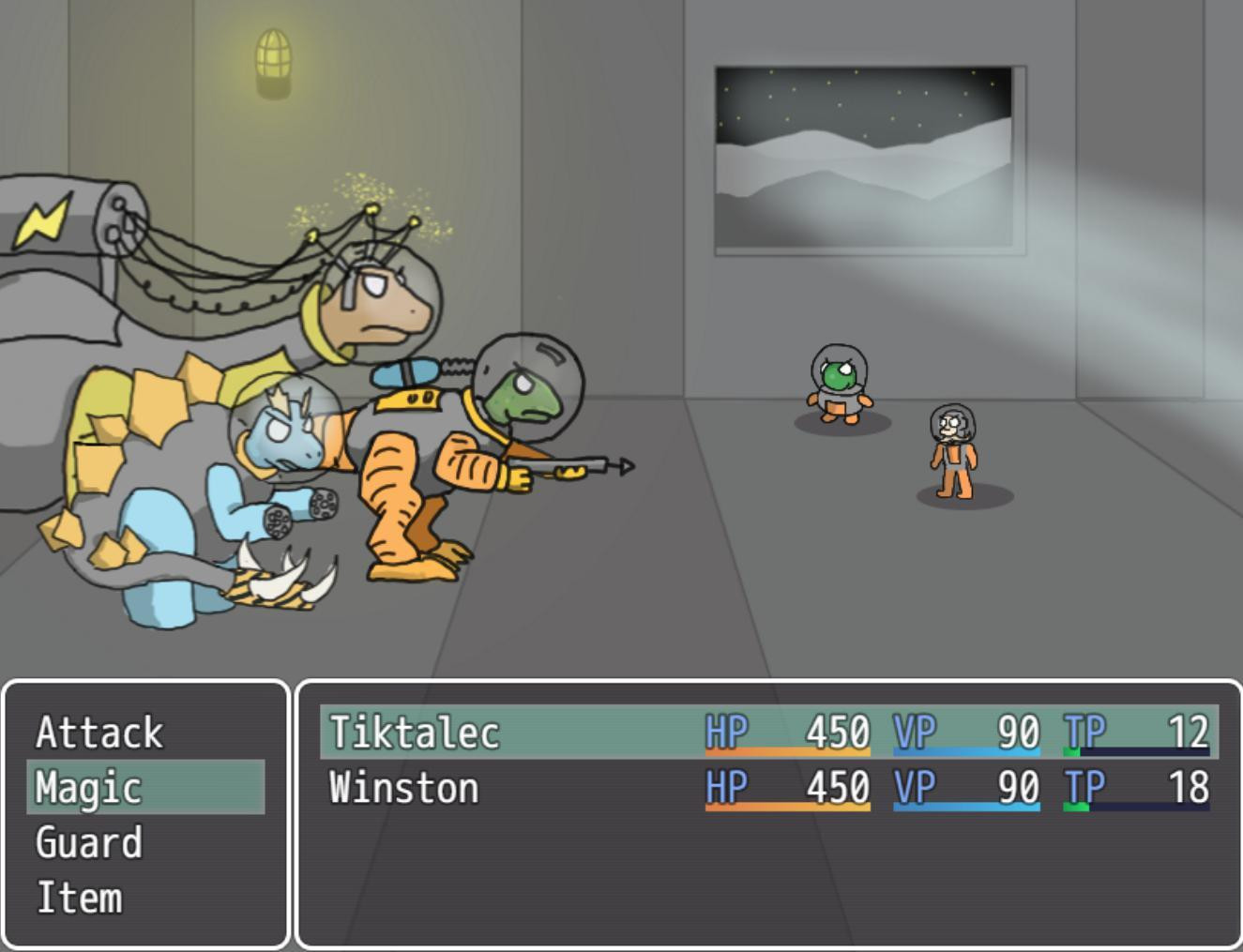The height and width of the screenshot is (952, 1243).
Task: Select the Attack command
Action: coord(99,733)
